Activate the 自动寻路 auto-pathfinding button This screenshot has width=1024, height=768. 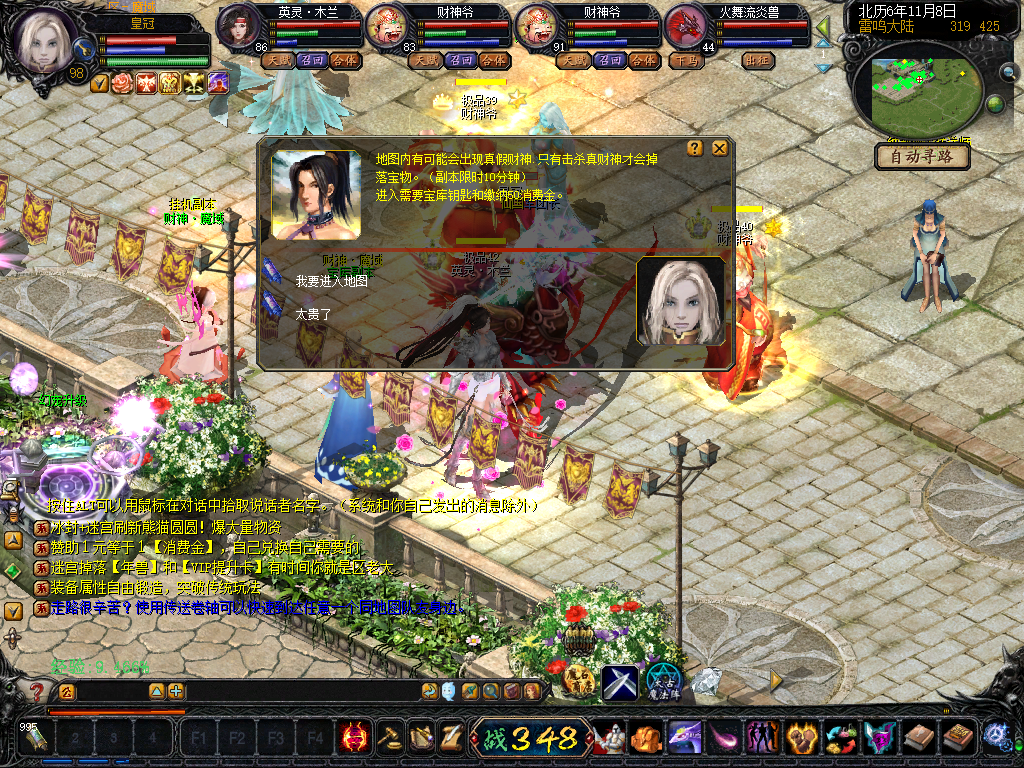pyautogui.click(x=922, y=157)
